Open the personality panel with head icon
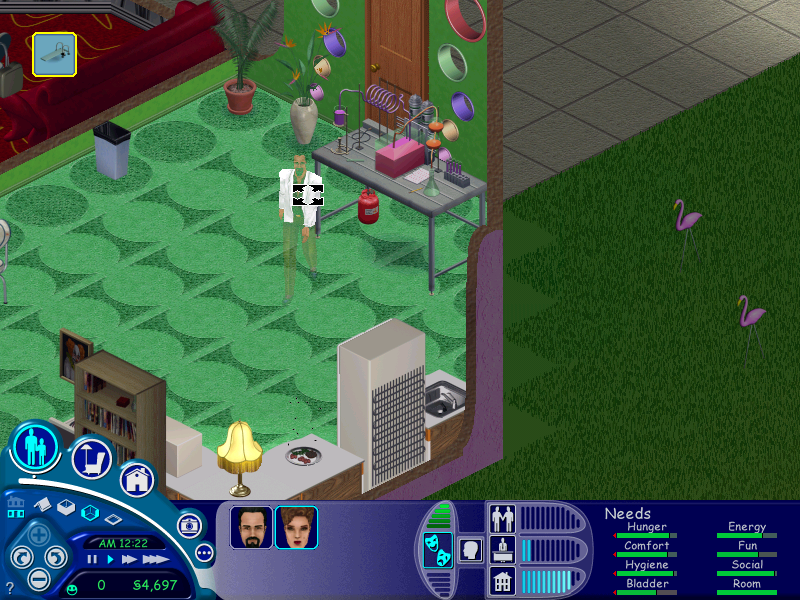Screen dimensions: 800x600 pos(470,549)
